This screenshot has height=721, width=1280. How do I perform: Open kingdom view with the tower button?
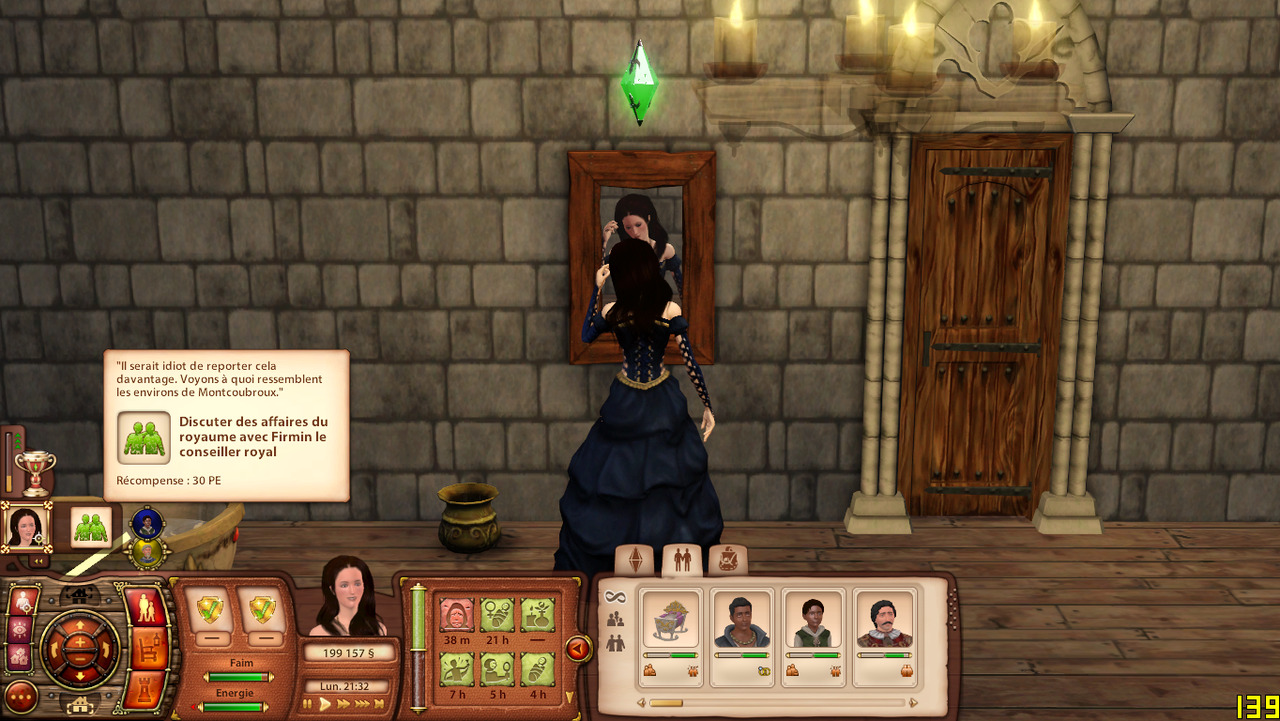point(148,689)
